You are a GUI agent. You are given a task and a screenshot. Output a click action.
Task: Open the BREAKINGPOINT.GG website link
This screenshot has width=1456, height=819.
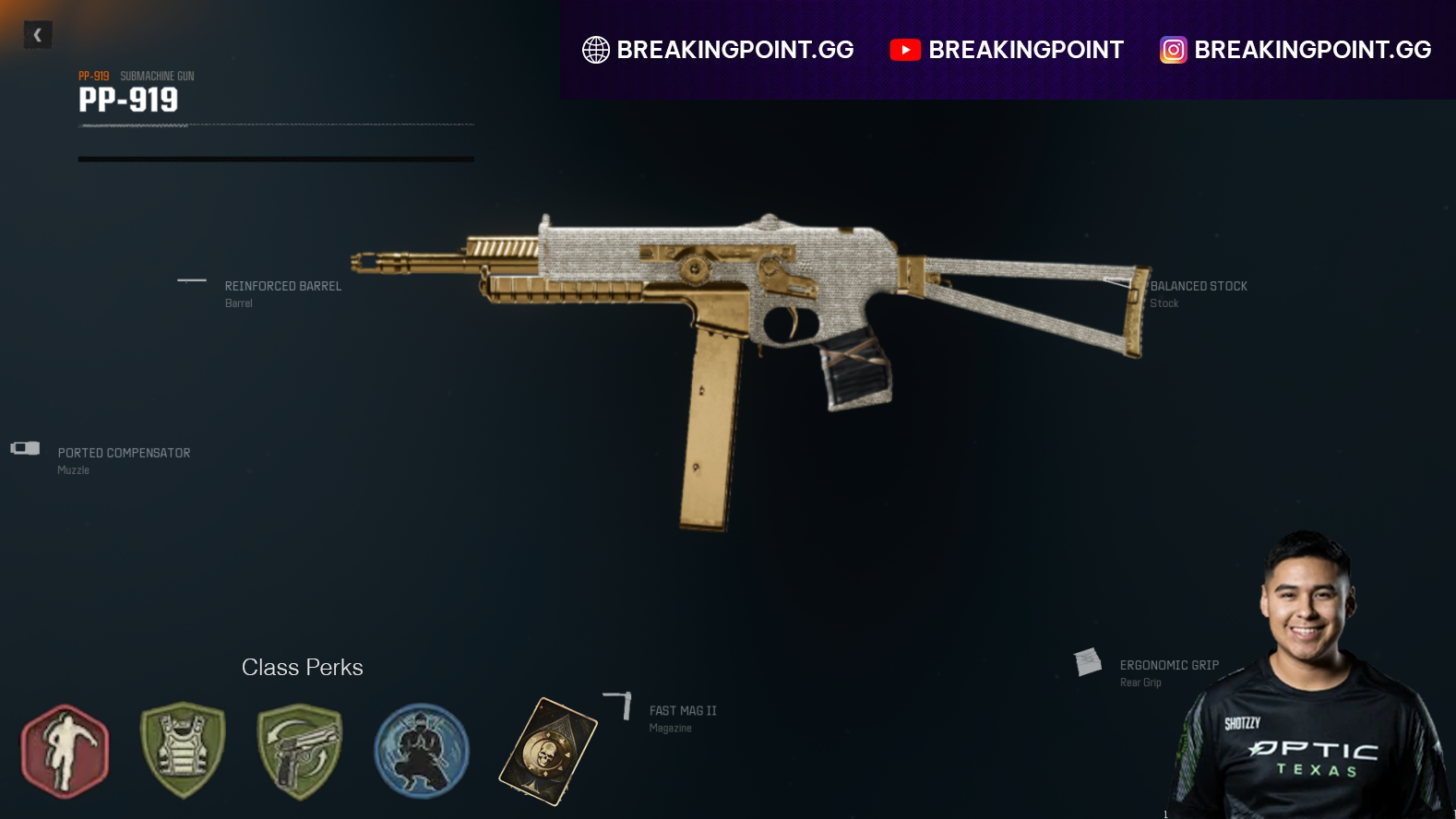[737, 50]
